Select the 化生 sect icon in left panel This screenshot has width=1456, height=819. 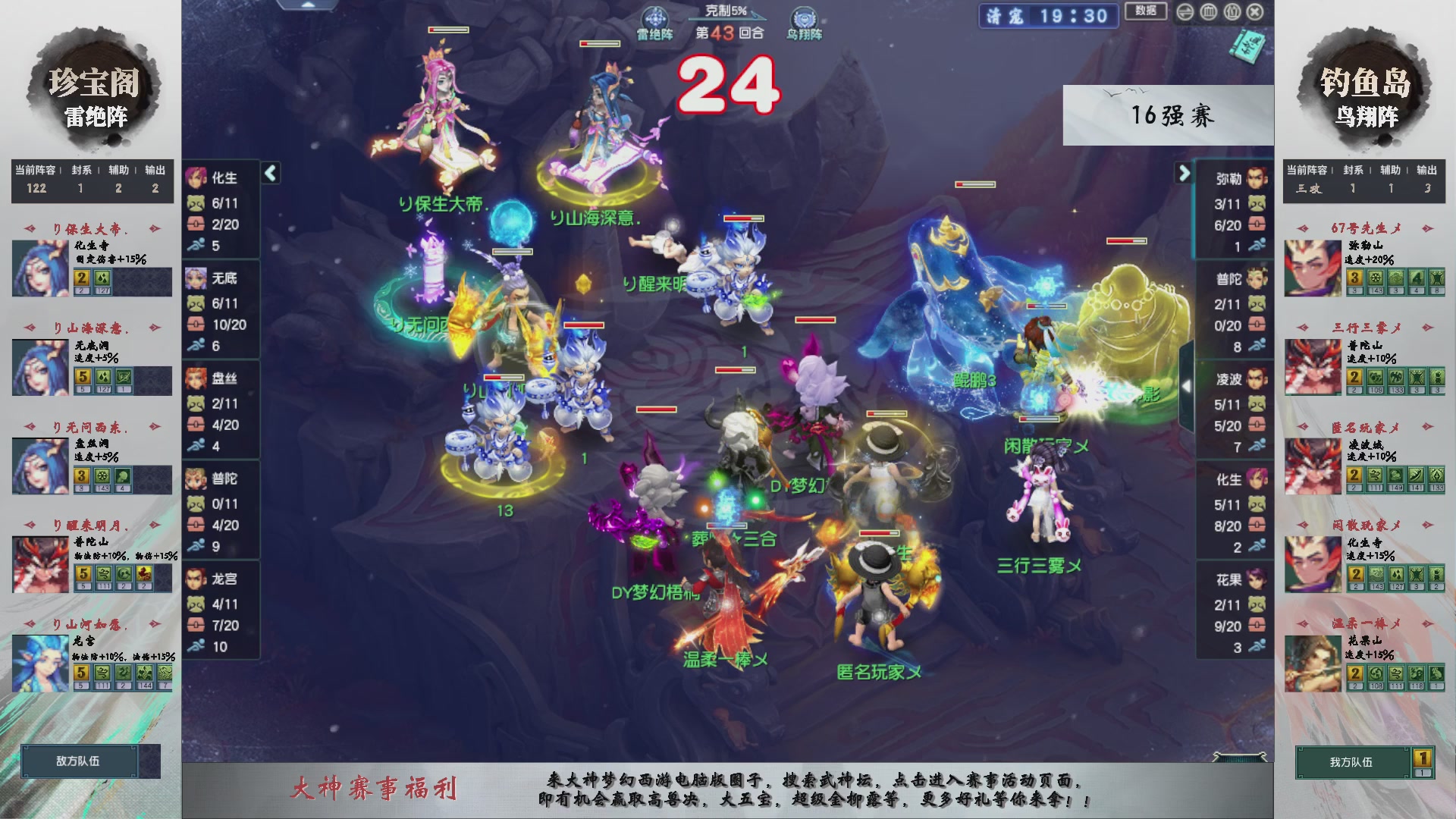[x=196, y=178]
